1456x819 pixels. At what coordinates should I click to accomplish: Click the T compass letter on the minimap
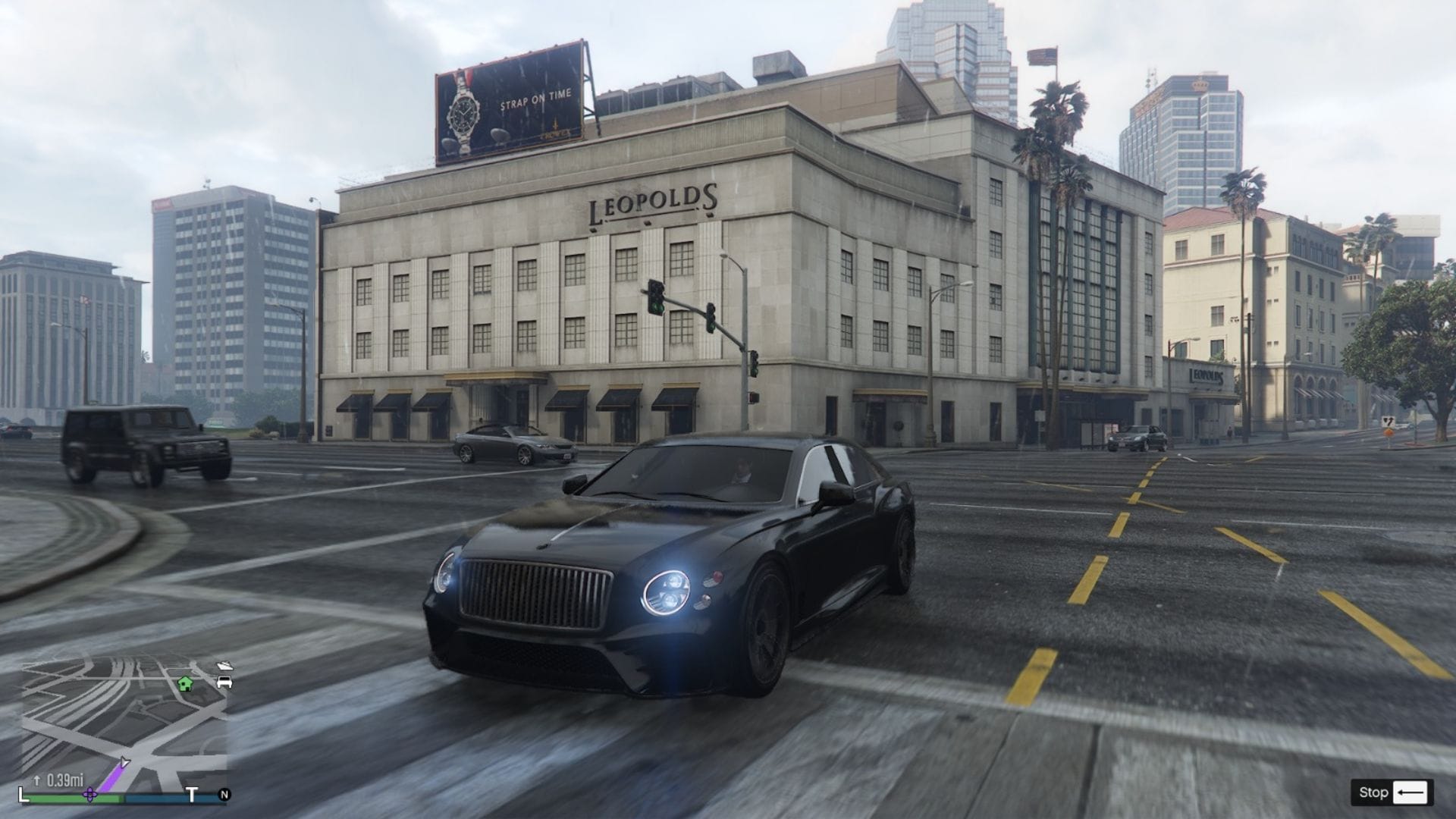coord(193,795)
